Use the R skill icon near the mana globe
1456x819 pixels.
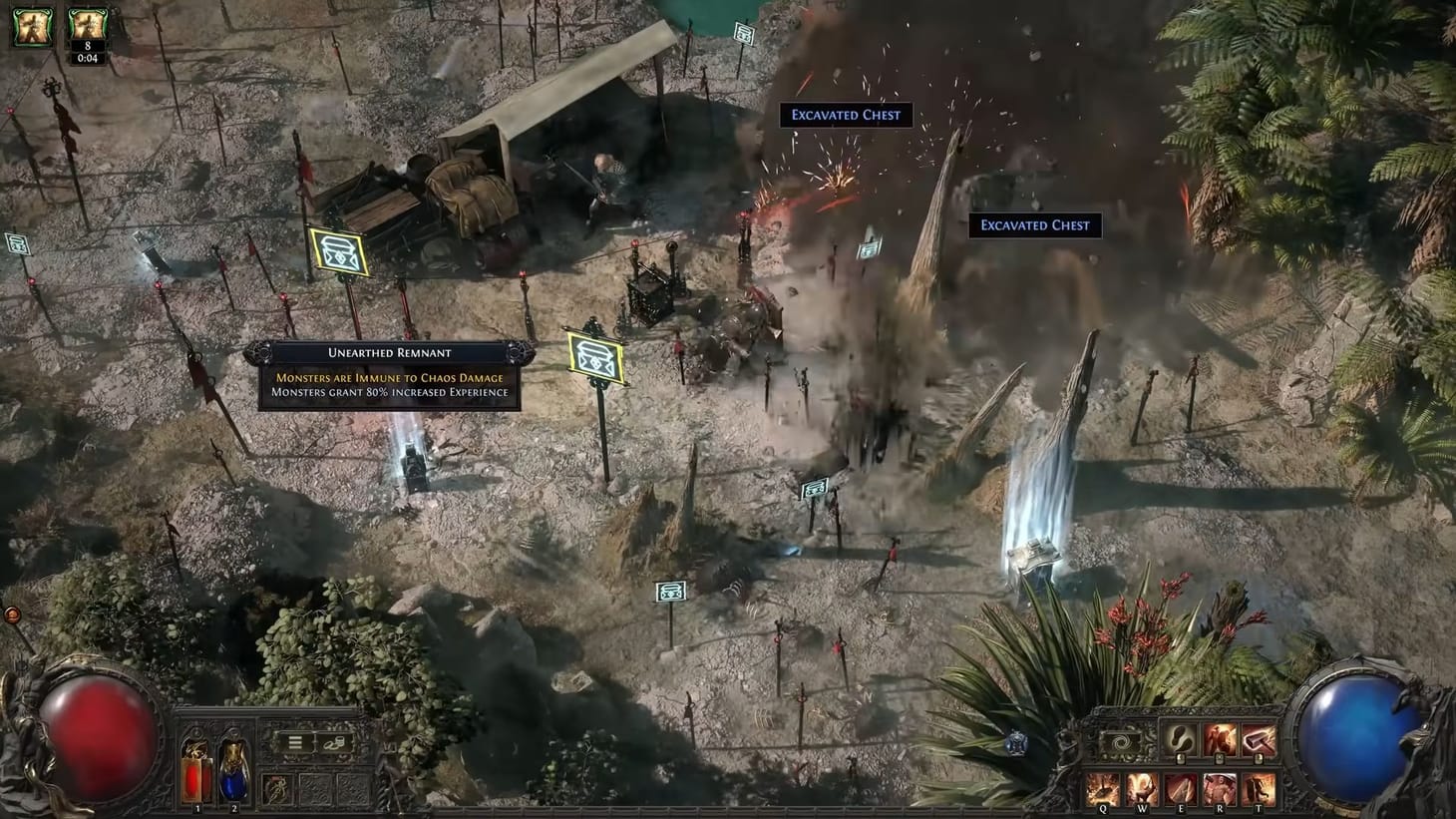[1220, 787]
